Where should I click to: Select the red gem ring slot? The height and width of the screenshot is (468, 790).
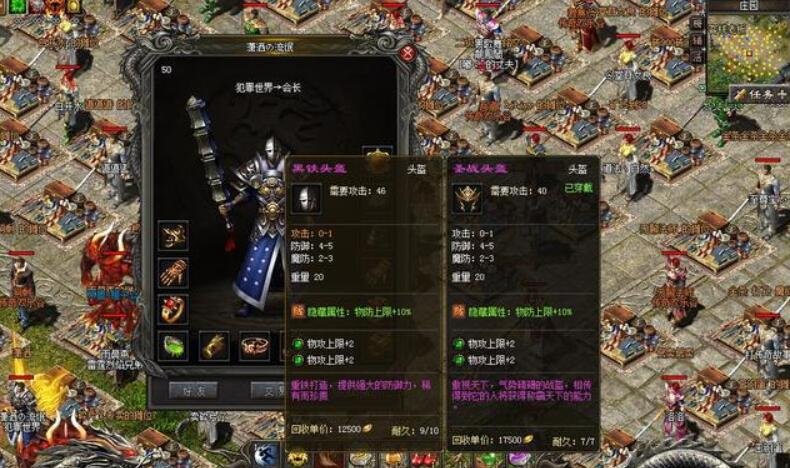pos(173,309)
